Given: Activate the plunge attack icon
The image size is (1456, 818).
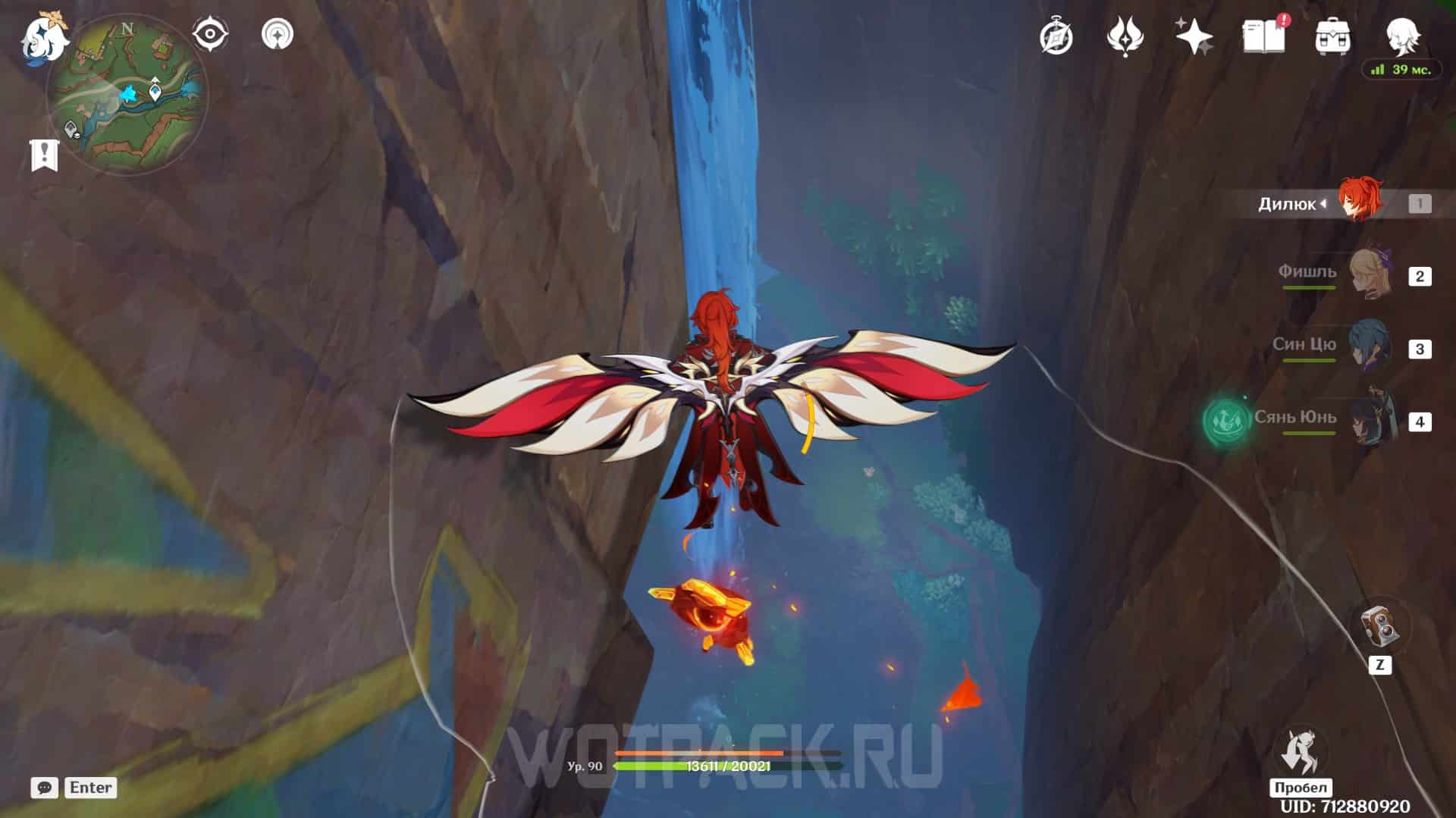Looking at the screenshot, I should pyautogui.click(x=1301, y=752).
